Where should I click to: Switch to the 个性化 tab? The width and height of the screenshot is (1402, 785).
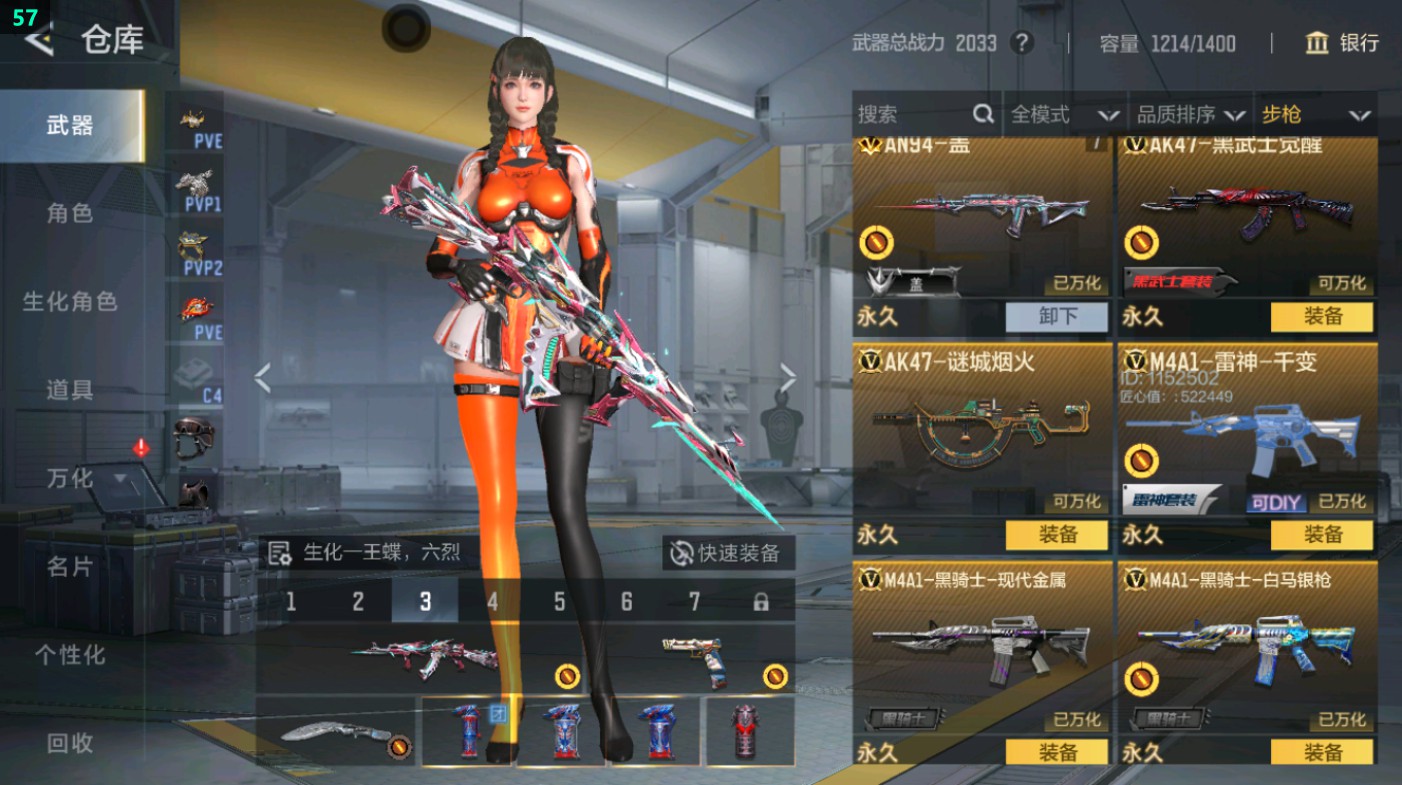(70, 655)
